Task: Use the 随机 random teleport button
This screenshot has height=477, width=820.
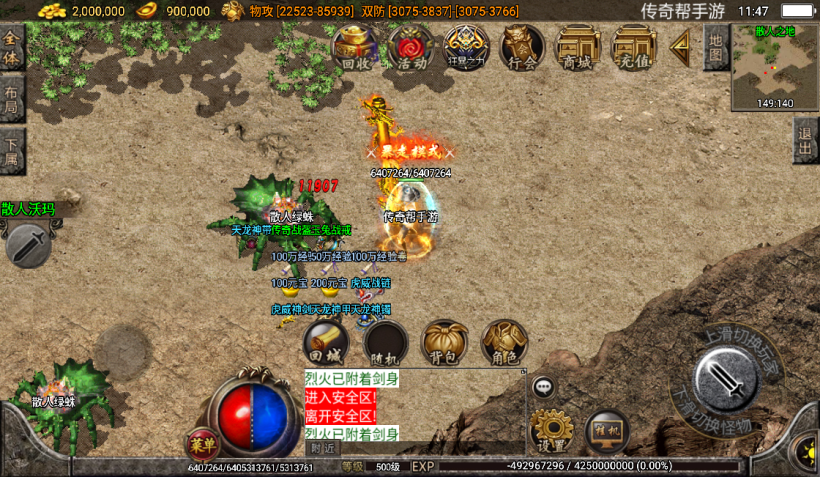Action: click(x=385, y=343)
